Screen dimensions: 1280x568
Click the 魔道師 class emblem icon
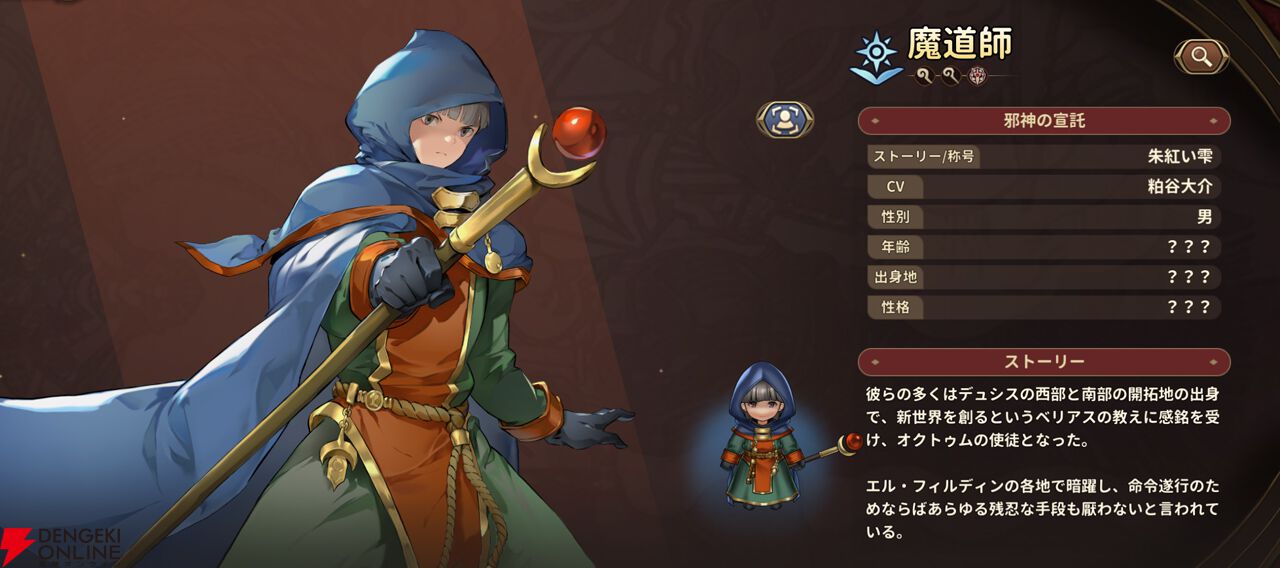(874, 55)
